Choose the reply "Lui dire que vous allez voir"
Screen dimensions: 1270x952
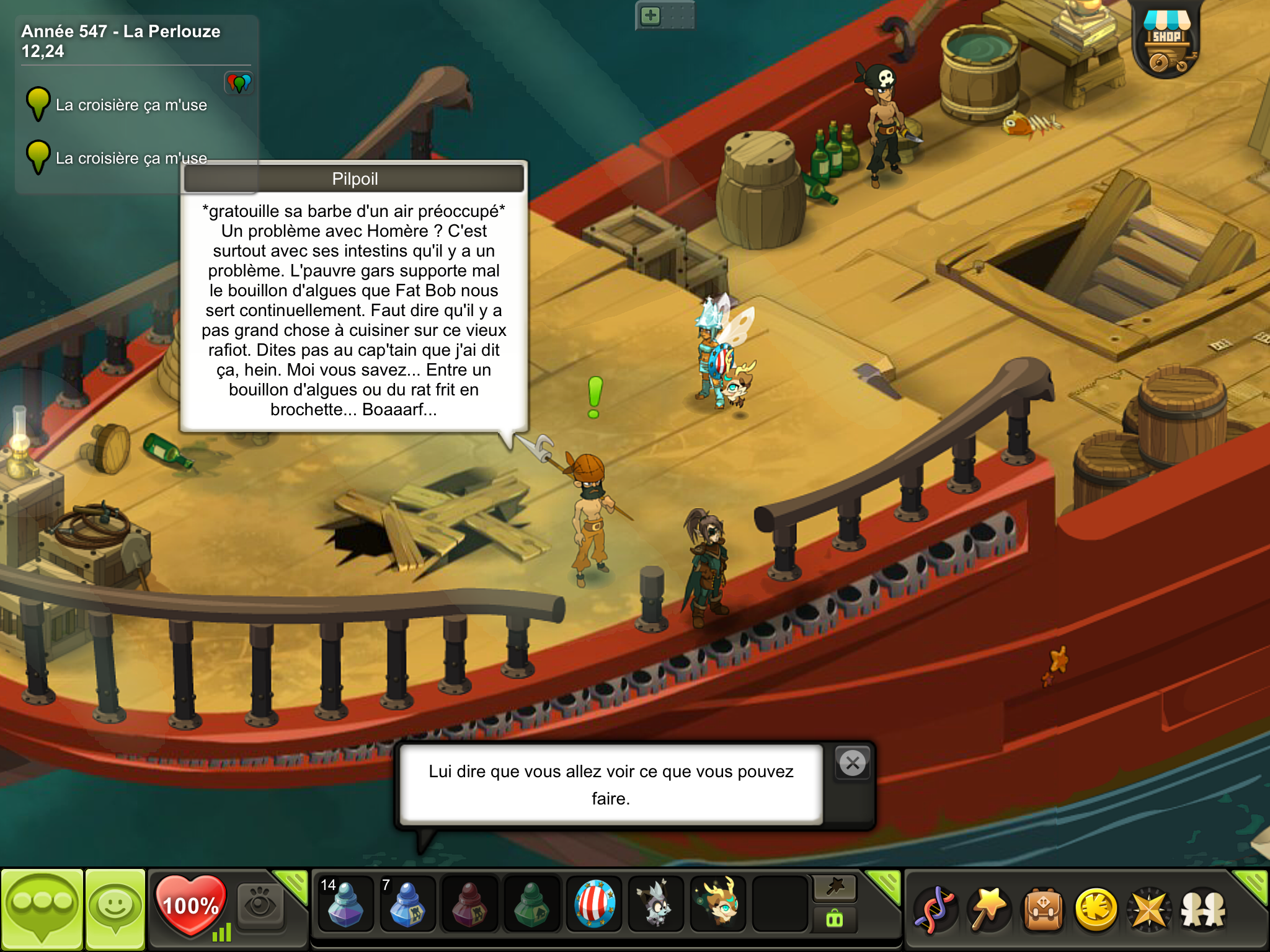tap(611, 785)
